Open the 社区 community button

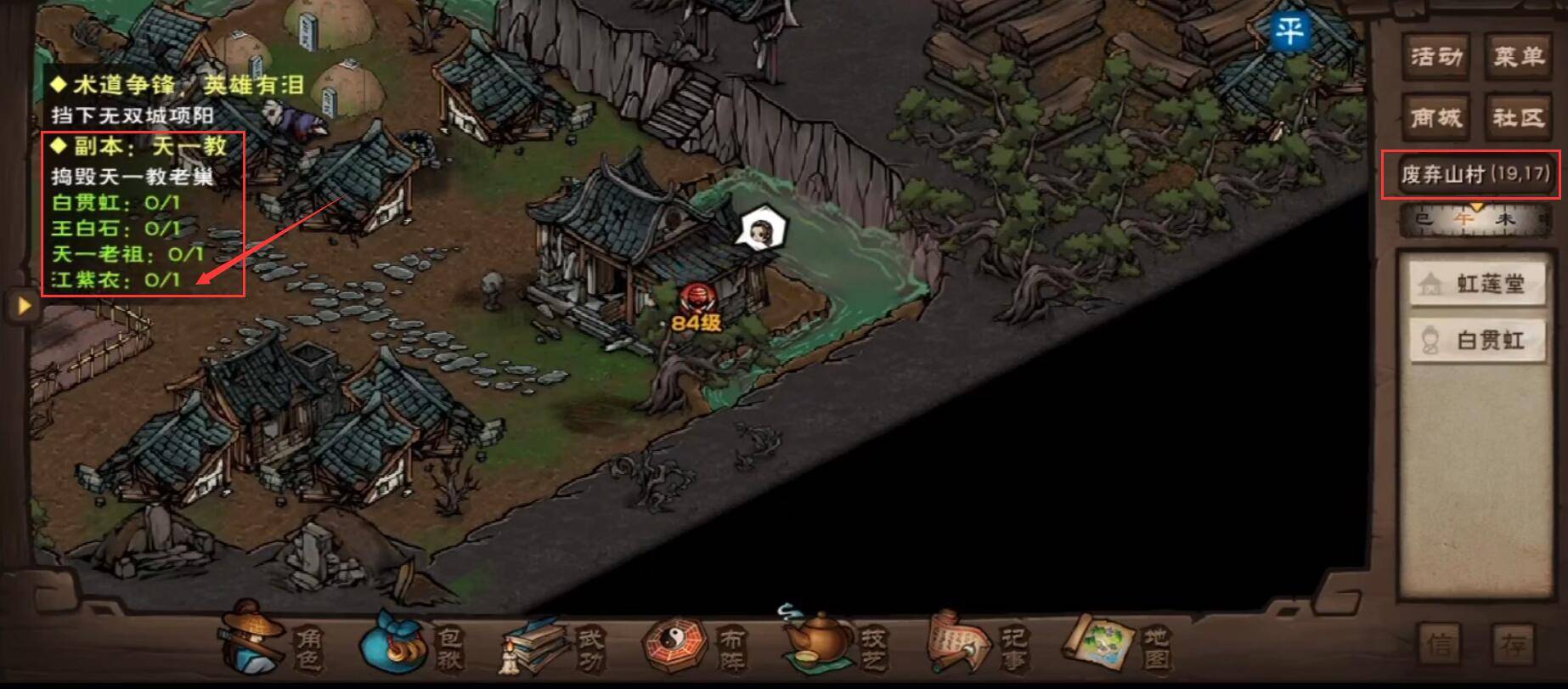[x=1519, y=117]
